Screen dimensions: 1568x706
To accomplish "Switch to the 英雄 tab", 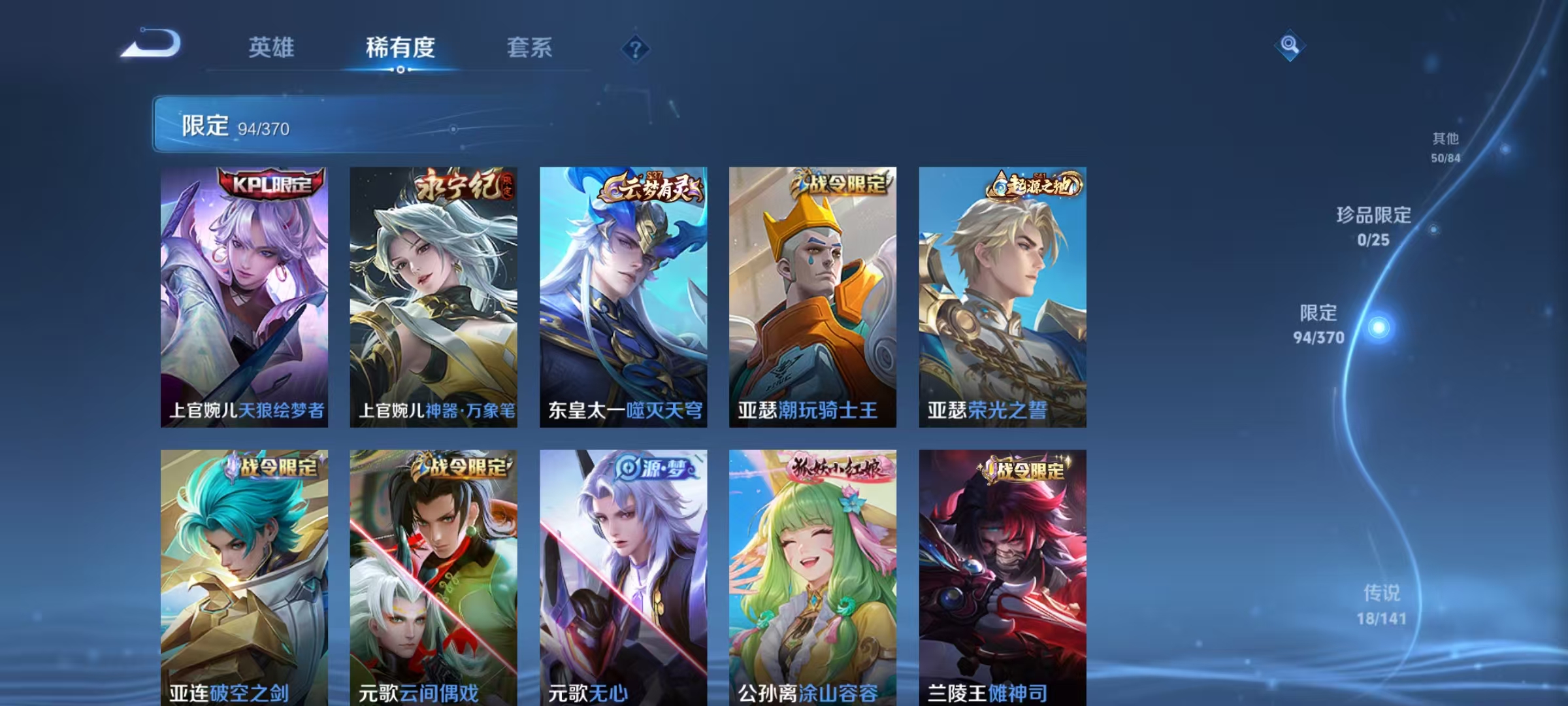I will 272,47.
